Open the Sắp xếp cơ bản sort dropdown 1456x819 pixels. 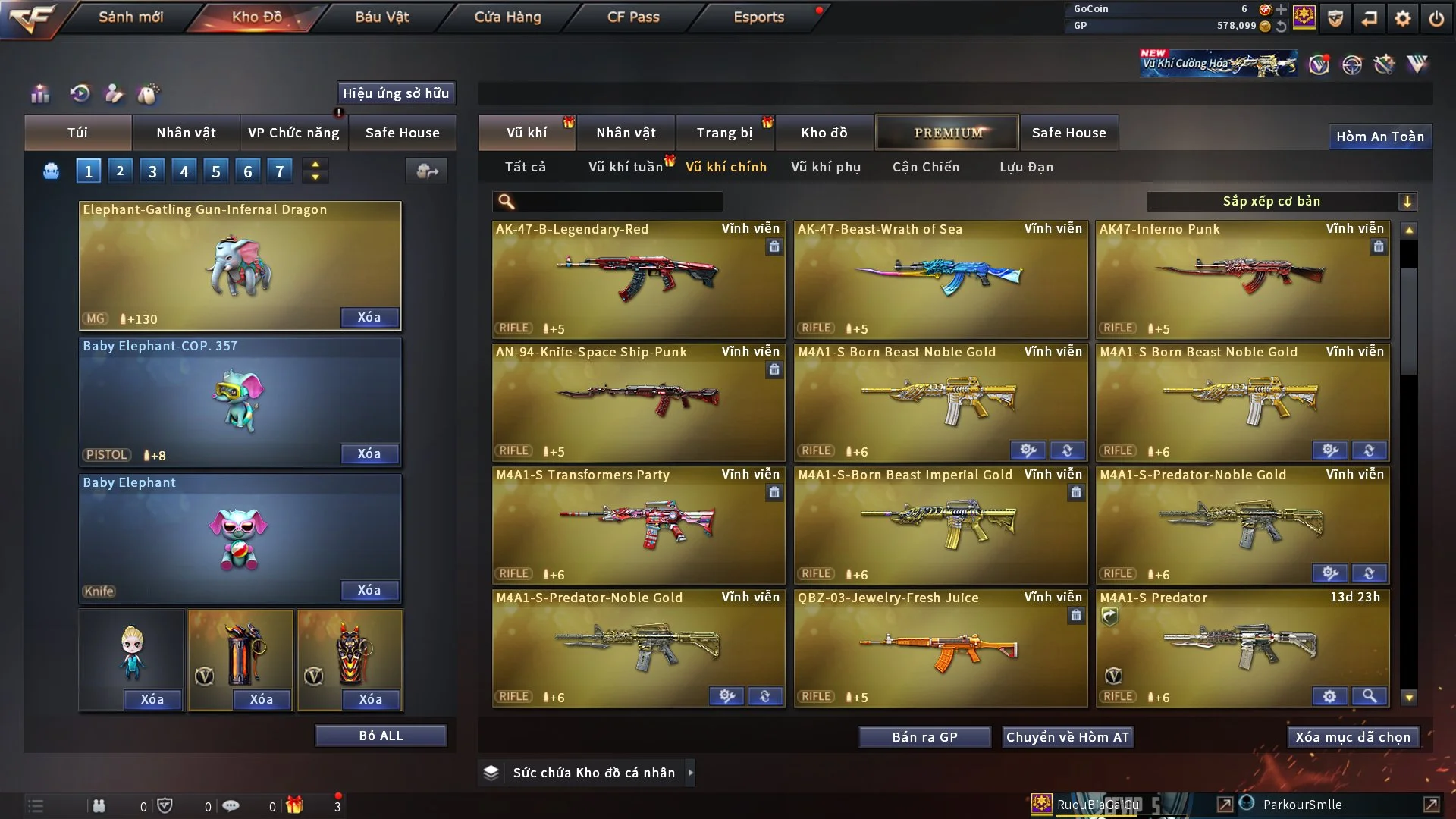coord(1281,202)
